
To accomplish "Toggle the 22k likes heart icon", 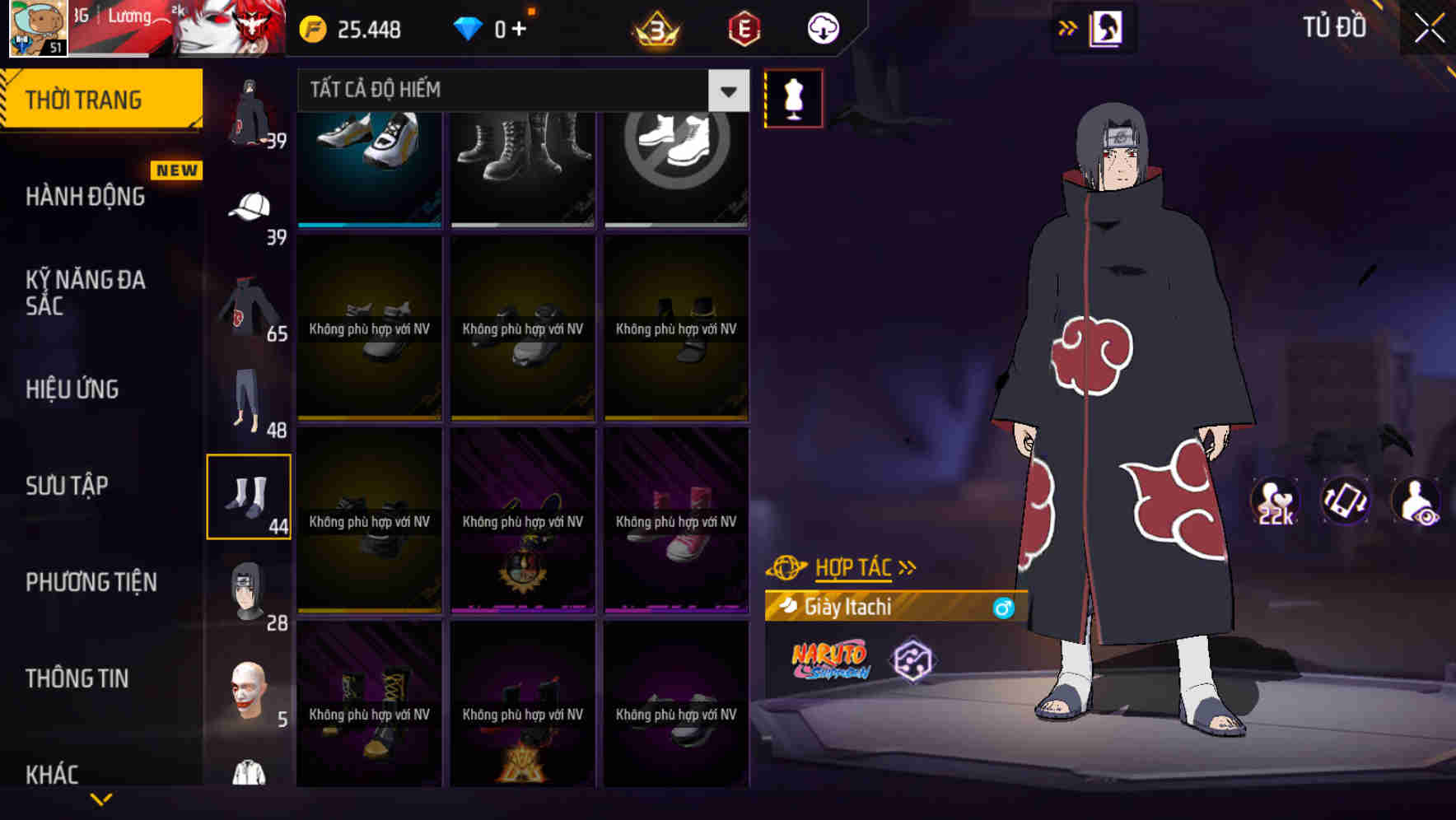I will pyautogui.click(x=1275, y=499).
